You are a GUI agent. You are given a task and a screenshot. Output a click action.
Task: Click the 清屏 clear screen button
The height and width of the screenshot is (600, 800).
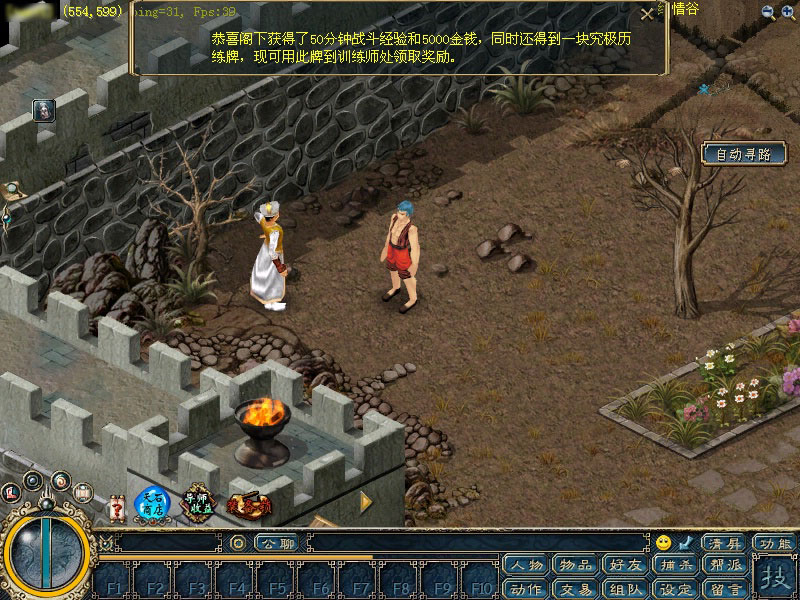point(722,543)
